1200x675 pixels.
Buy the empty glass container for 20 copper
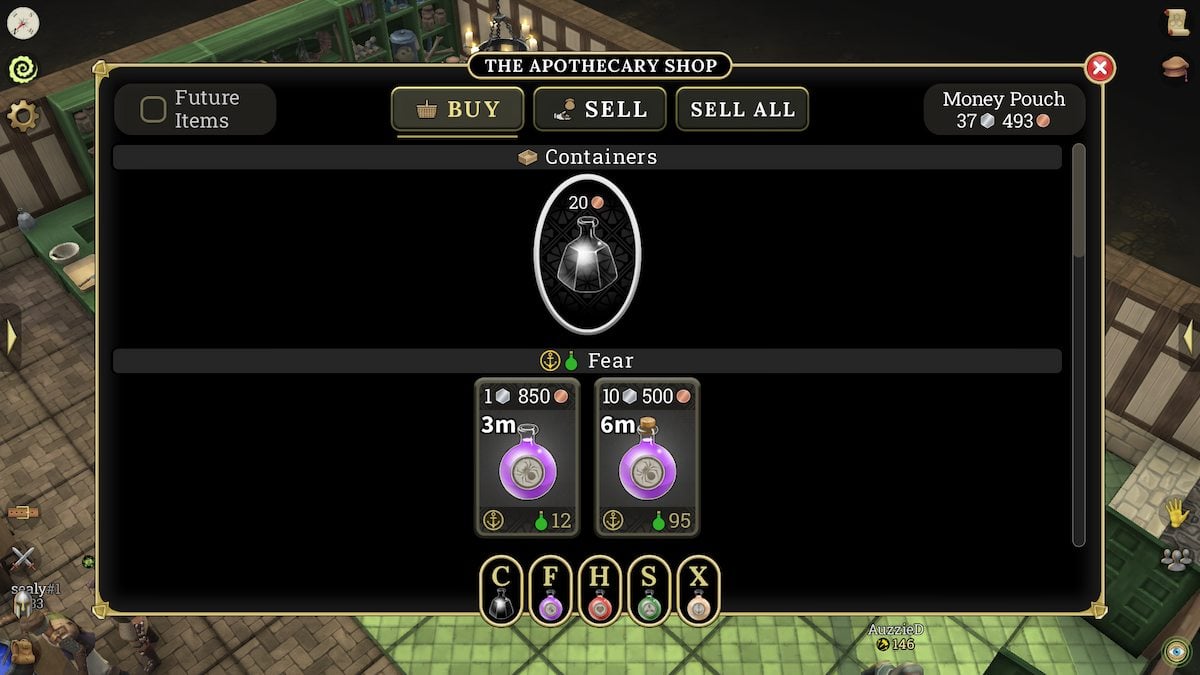[x=587, y=255]
